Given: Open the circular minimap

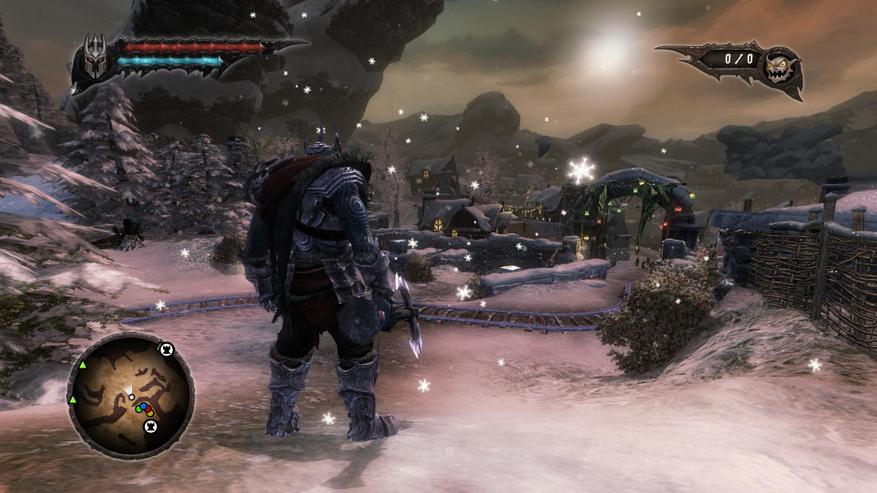Looking at the screenshot, I should (x=130, y=396).
